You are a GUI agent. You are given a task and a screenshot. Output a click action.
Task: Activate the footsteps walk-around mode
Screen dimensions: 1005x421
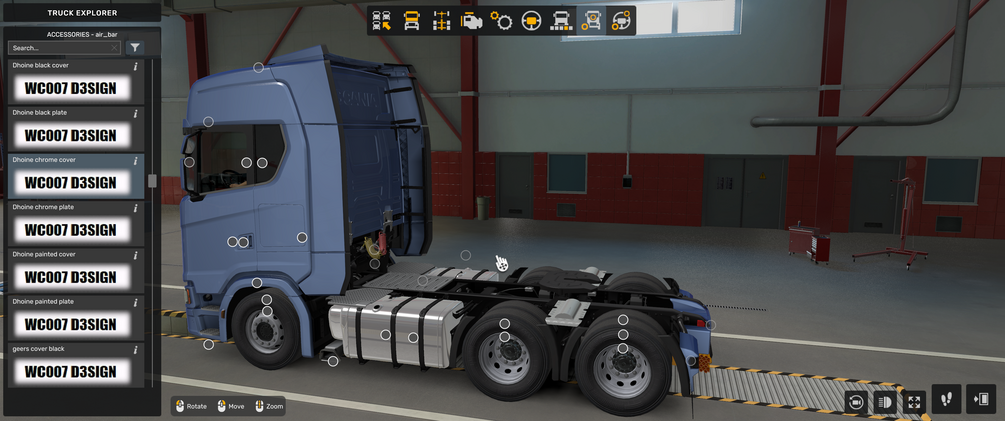[x=947, y=399]
